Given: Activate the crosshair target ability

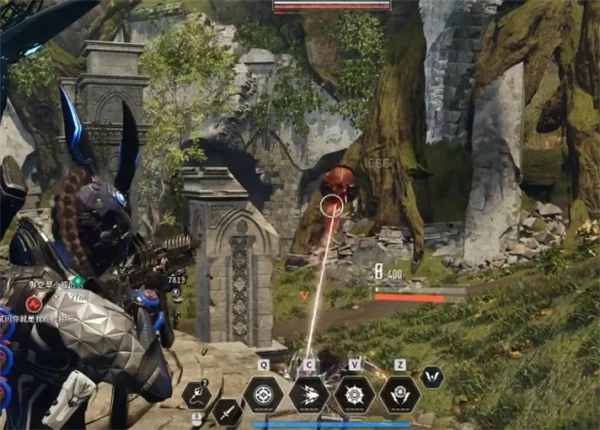Looking at the screenshot, I should pyautogui.click(x=263, y=394).
